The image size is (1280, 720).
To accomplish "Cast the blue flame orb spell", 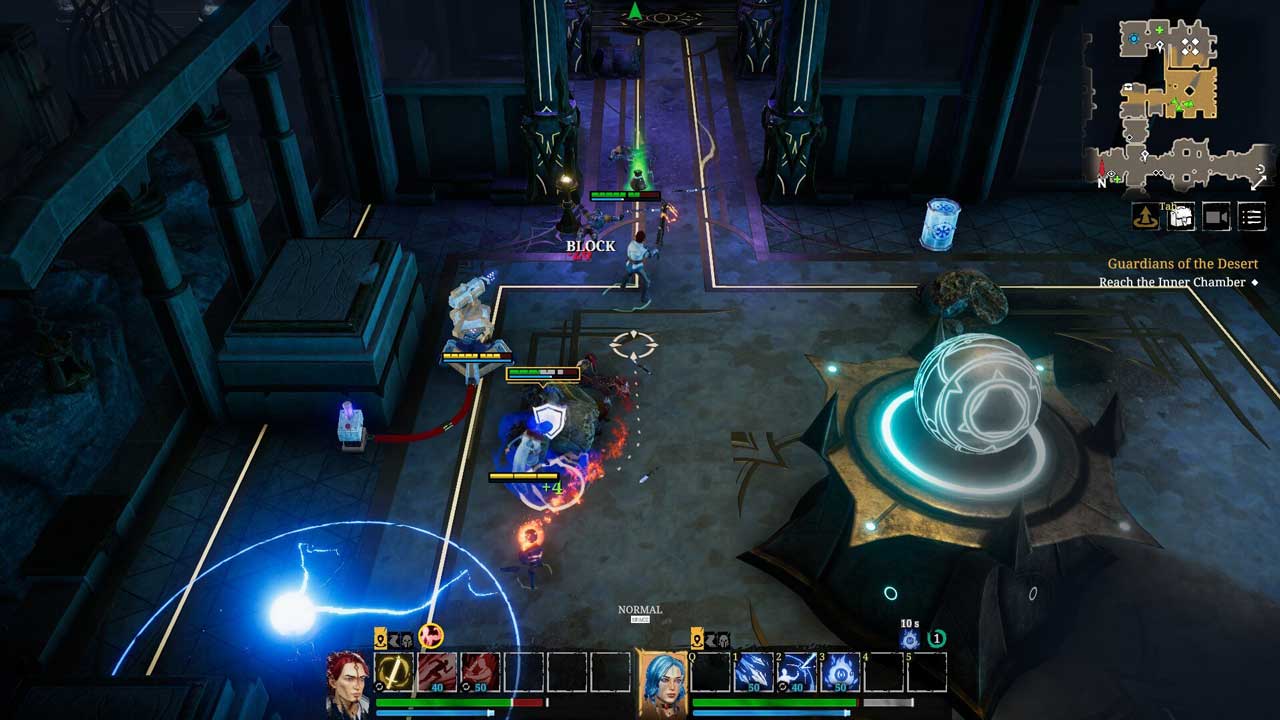I will pyautogui.click(x=841, y=672).
